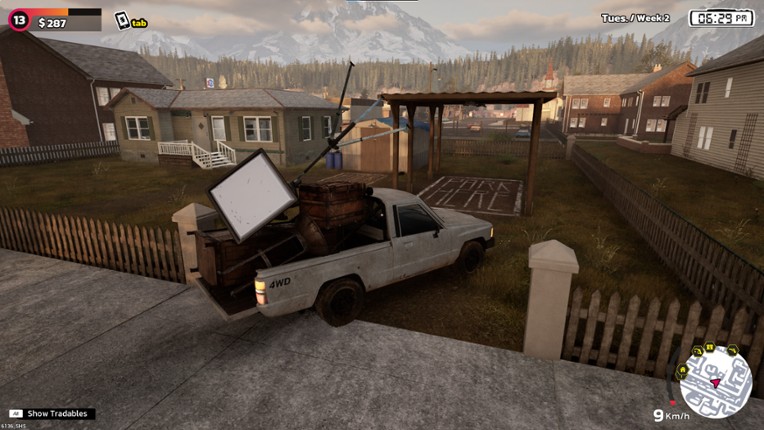Screen dimensions: 764x430
Task: Open the circular minimap
Action: click(x=714, y=381)
